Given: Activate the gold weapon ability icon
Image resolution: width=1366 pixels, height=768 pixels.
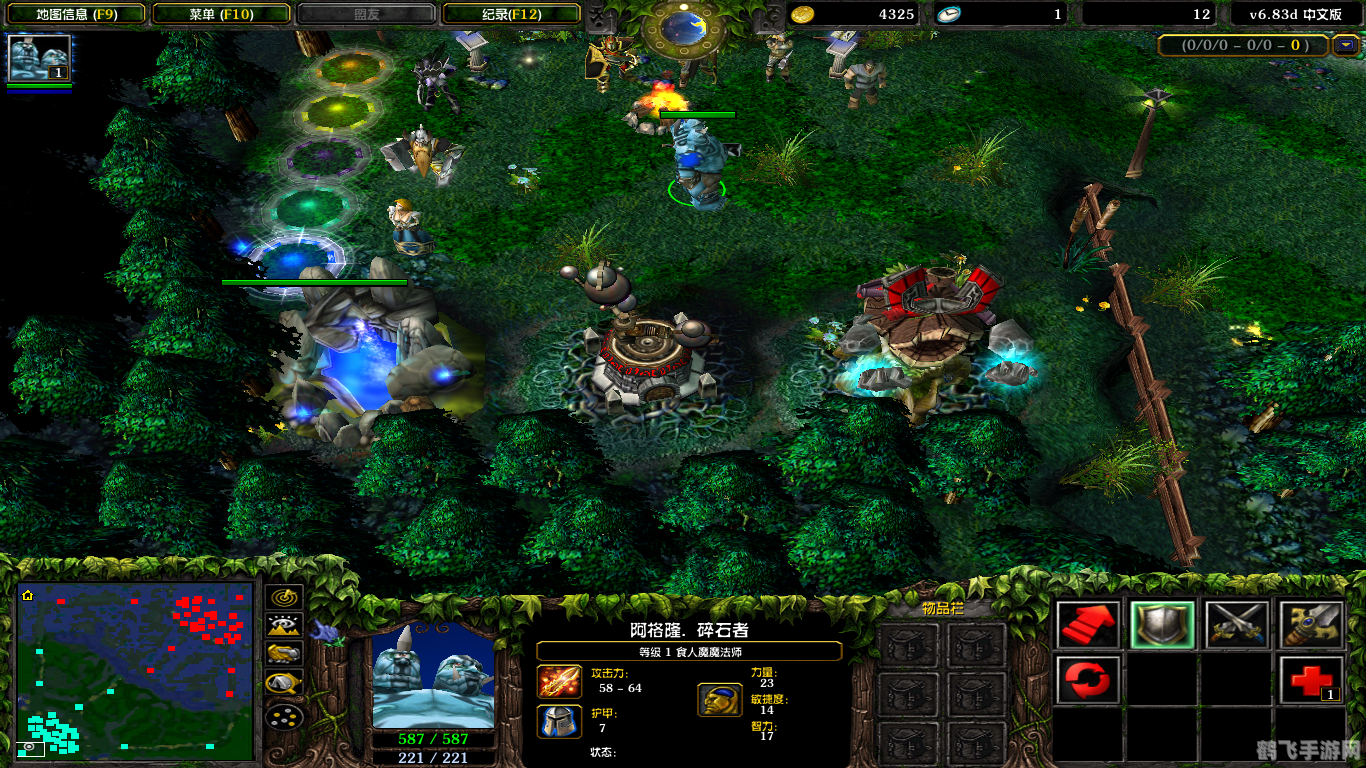Looking at the screenshot, I should (x=1309, y=622).
